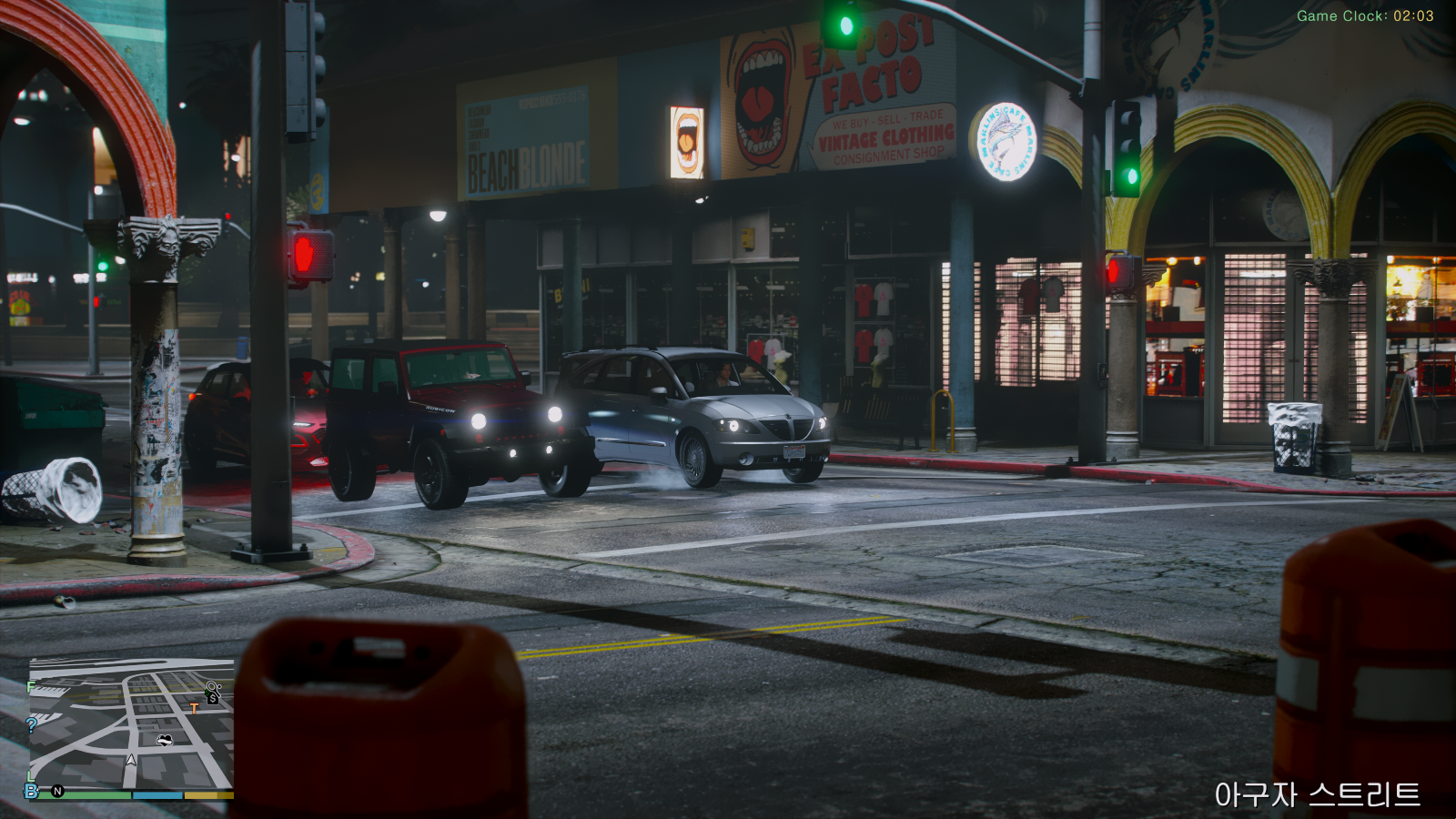Click the orange T marker on minimap
Screen dimensions: 1456x819
[x=194, y=708]
